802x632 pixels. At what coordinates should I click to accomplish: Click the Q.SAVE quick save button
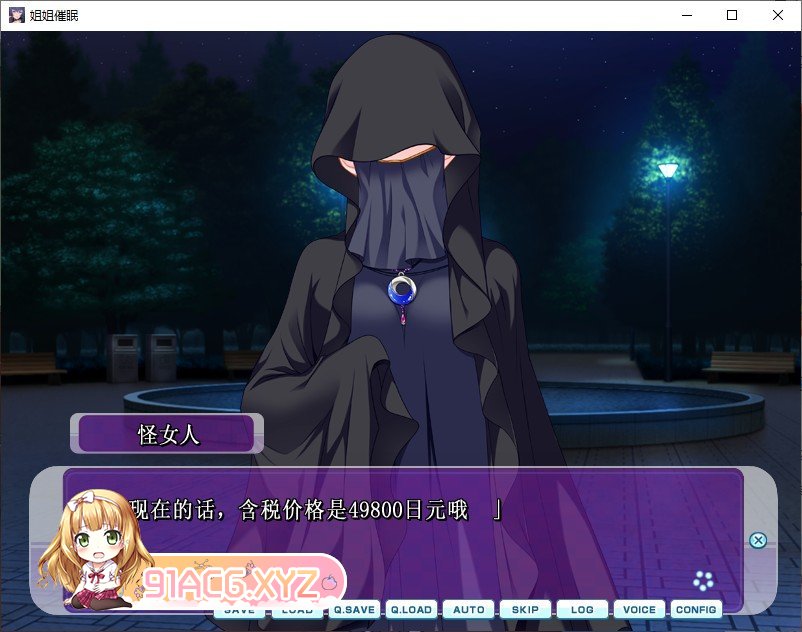coord(354,609)
